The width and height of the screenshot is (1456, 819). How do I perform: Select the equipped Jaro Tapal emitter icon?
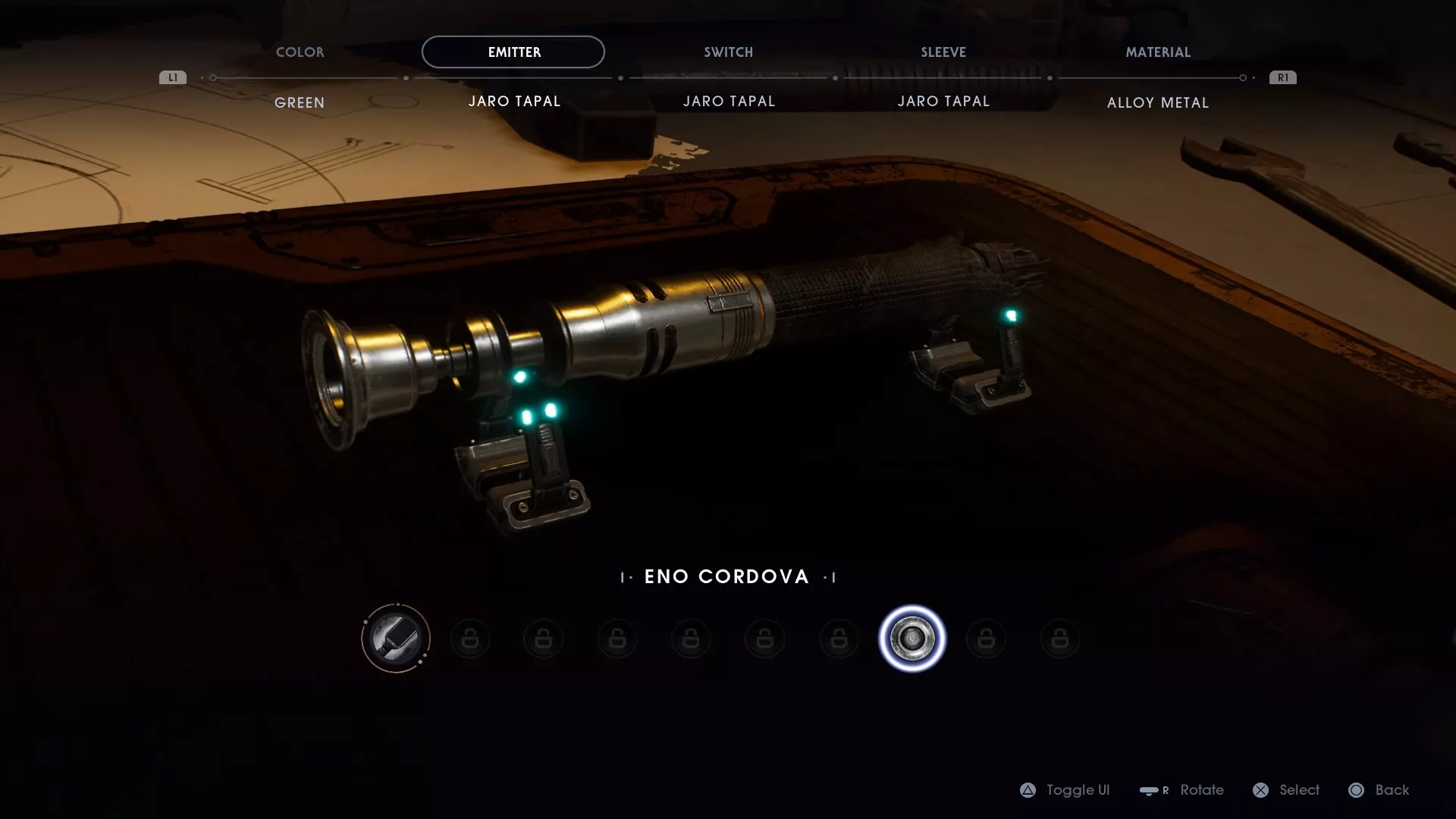tap(396, 639)
